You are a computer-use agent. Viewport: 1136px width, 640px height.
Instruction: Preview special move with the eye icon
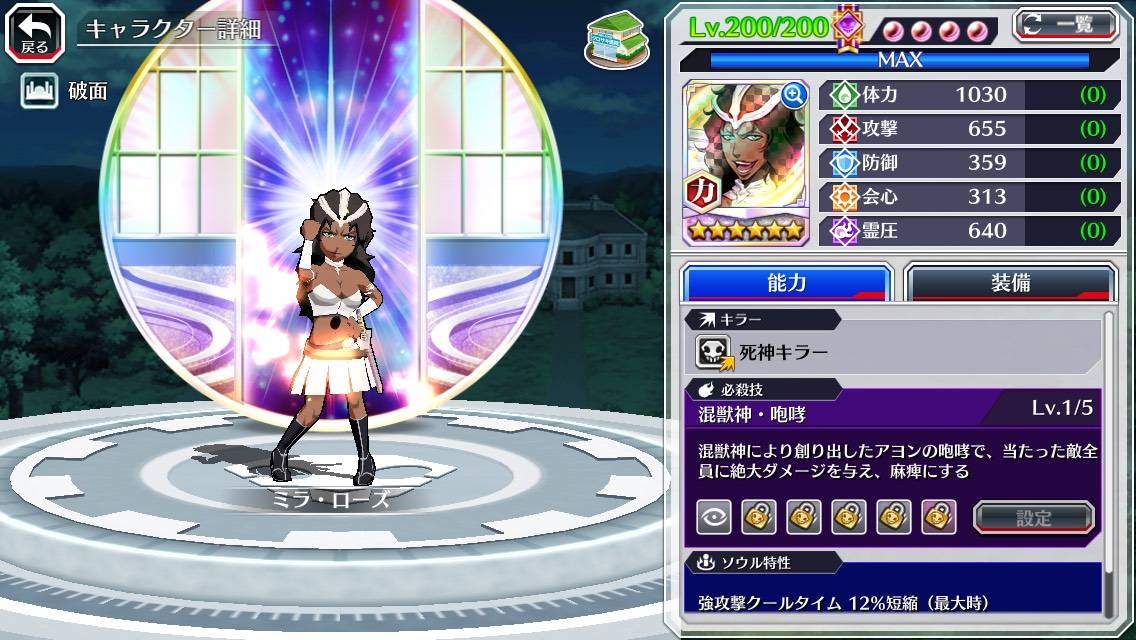(x=713, y=517)
